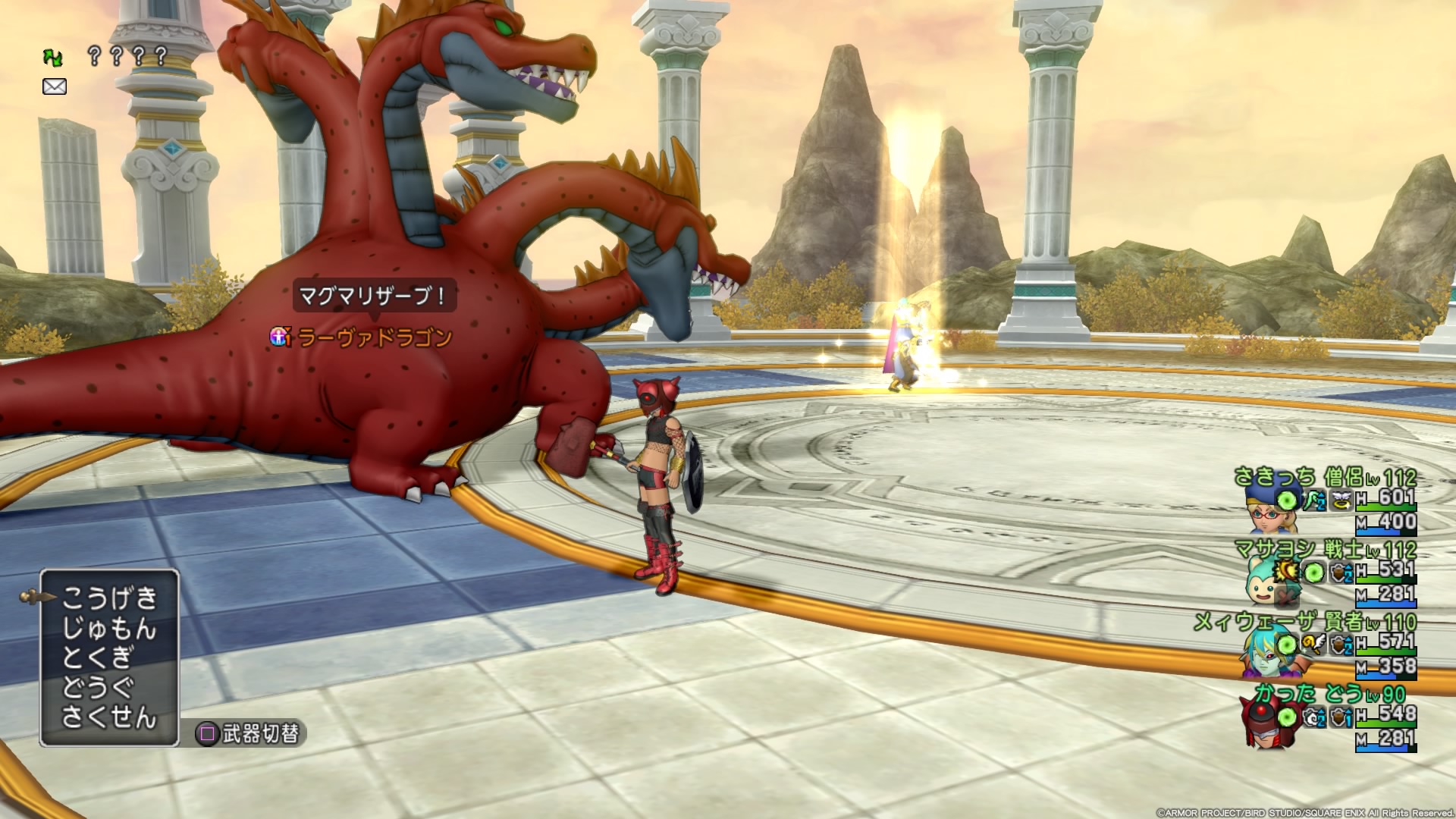Select どうぐ to use an item
Image resolution: width=1456 pixels, height=819 pixels.
(x=99, y=688)
